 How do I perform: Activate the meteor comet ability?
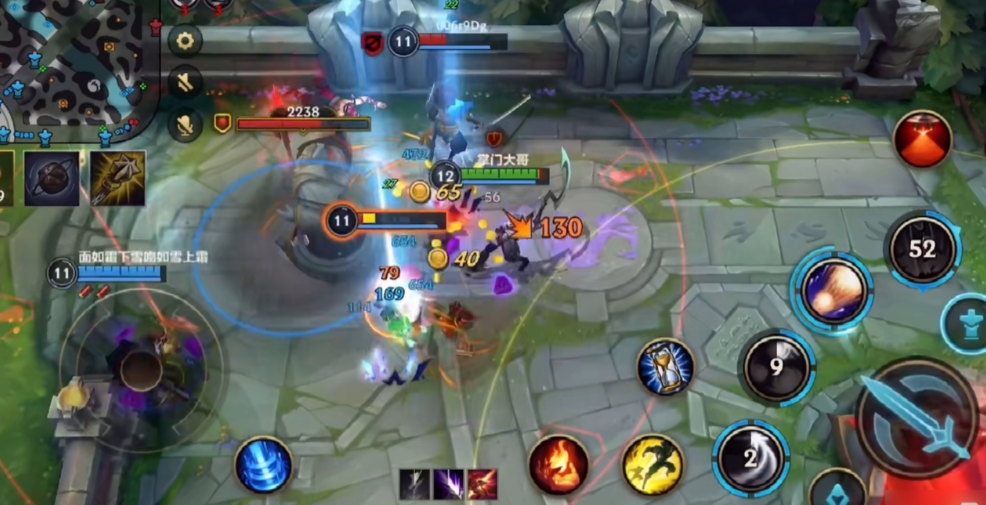click(x=832, y=290)
